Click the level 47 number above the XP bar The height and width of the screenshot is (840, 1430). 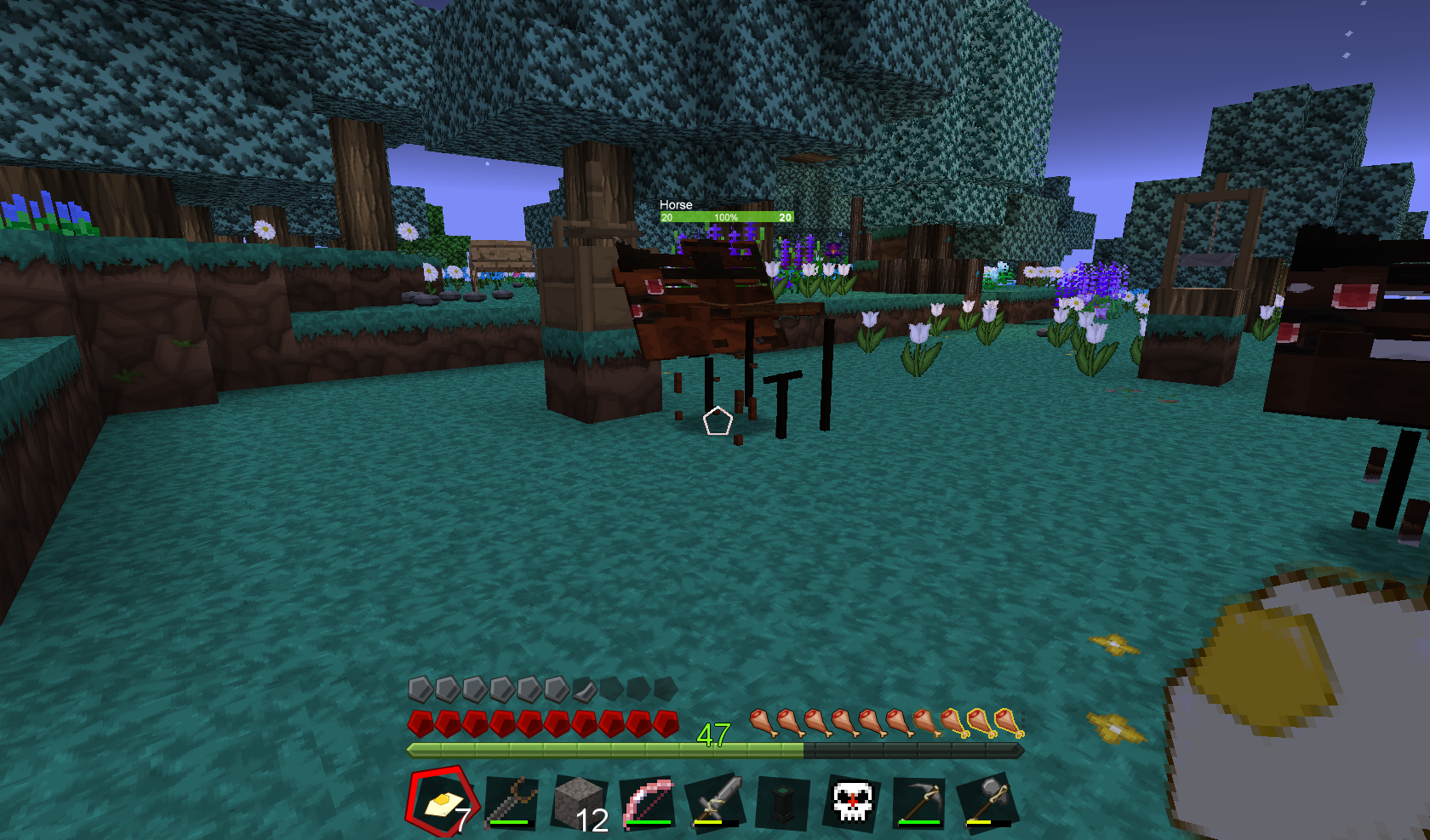coord(713,734)
